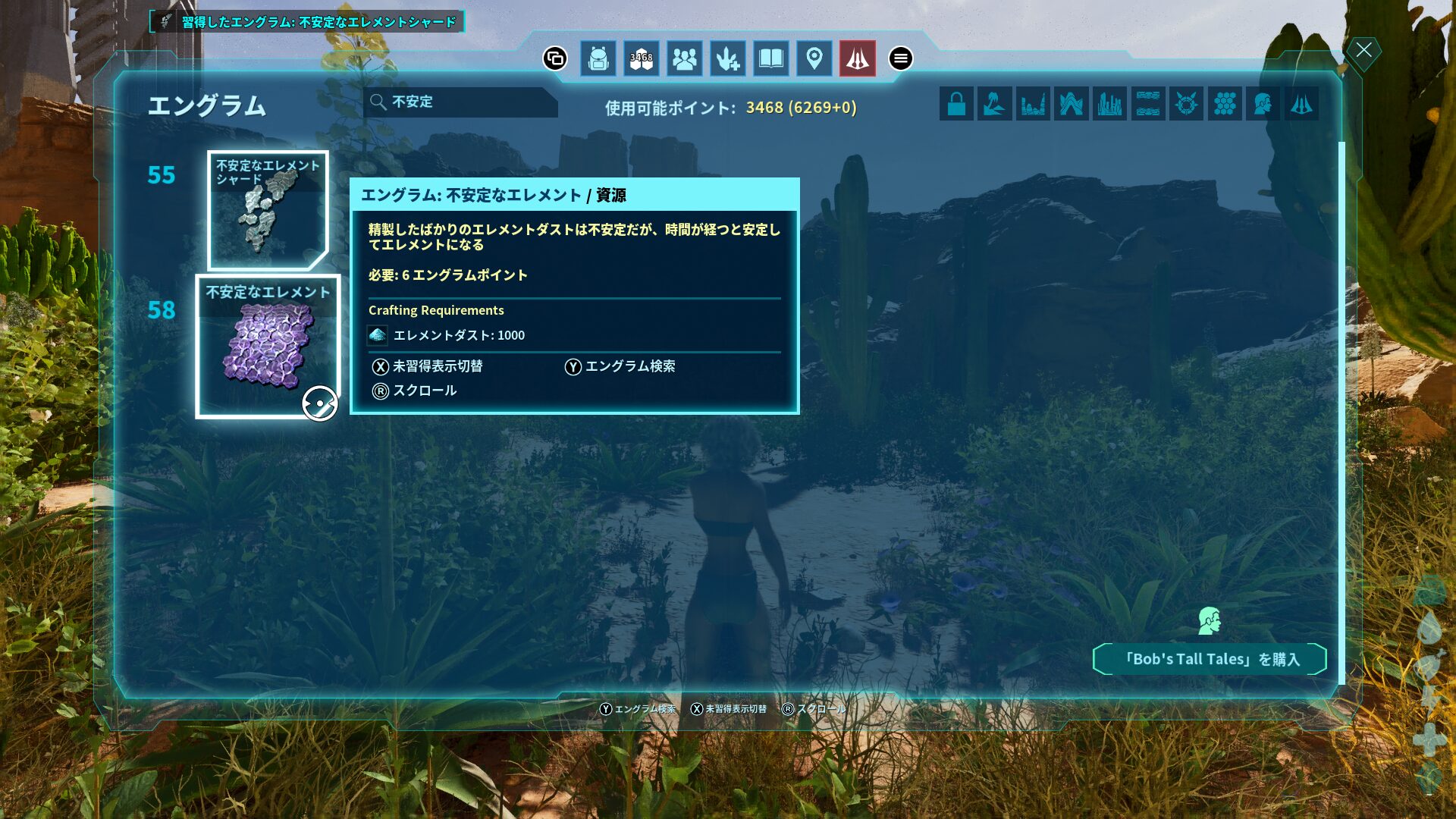This screenshot has width=1456, height=819.
Task: Open the backpack inventory tab
Action: click(598, 58)
